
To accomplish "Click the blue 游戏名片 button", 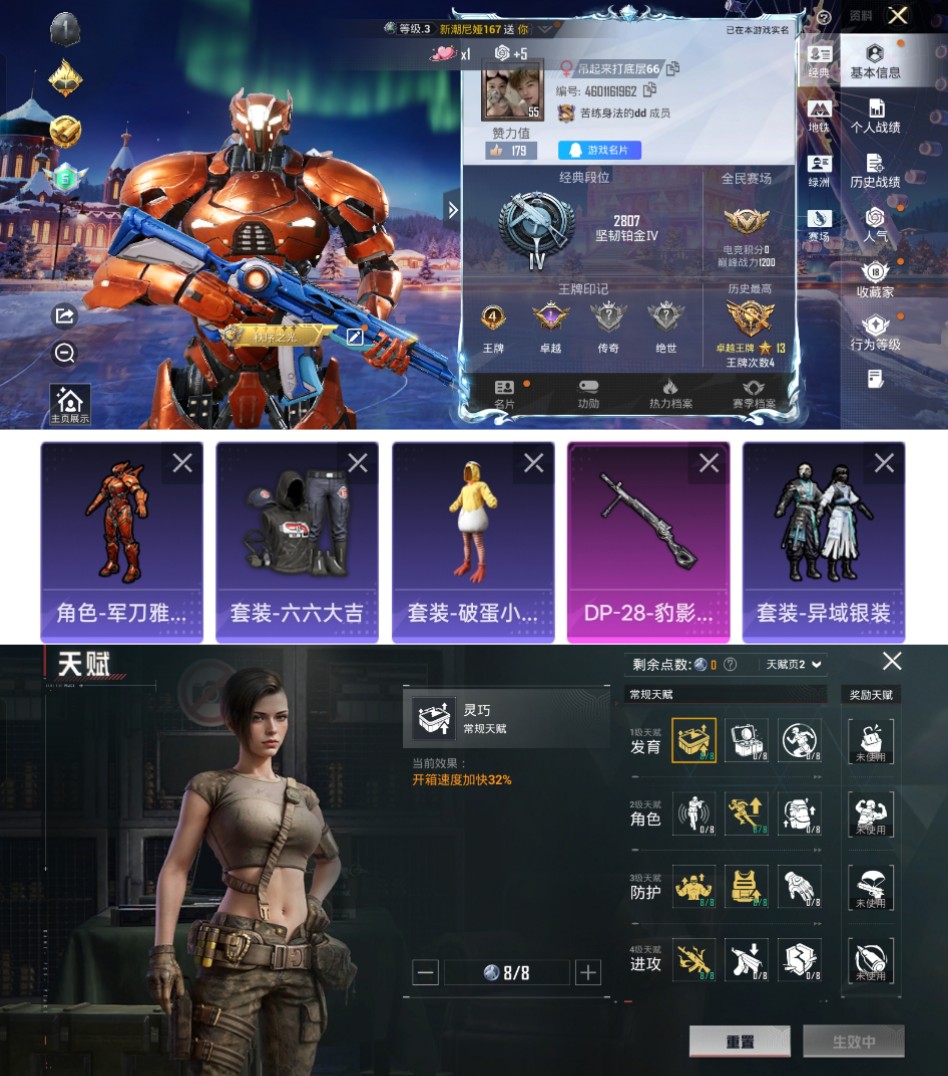I will coord(599,150).
